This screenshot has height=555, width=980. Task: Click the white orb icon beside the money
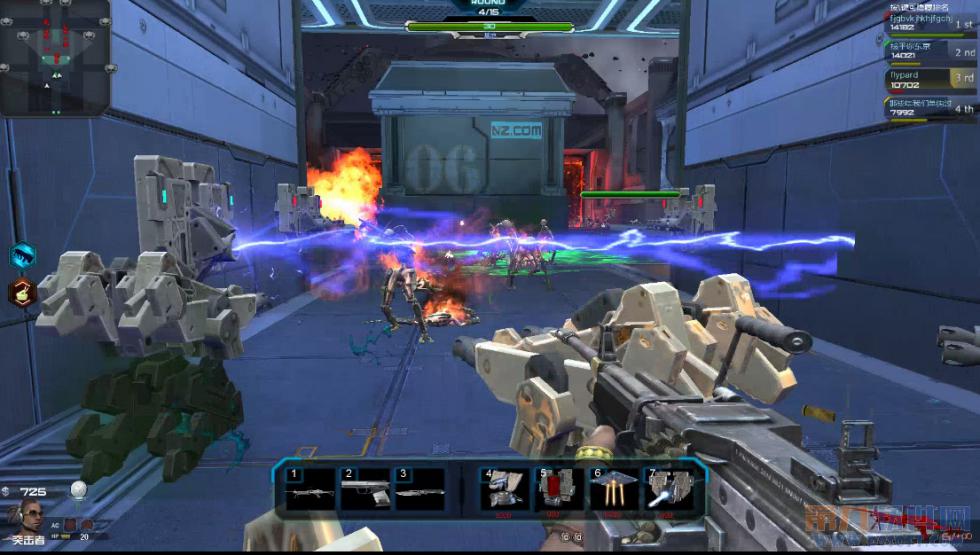tap(79, 489)
